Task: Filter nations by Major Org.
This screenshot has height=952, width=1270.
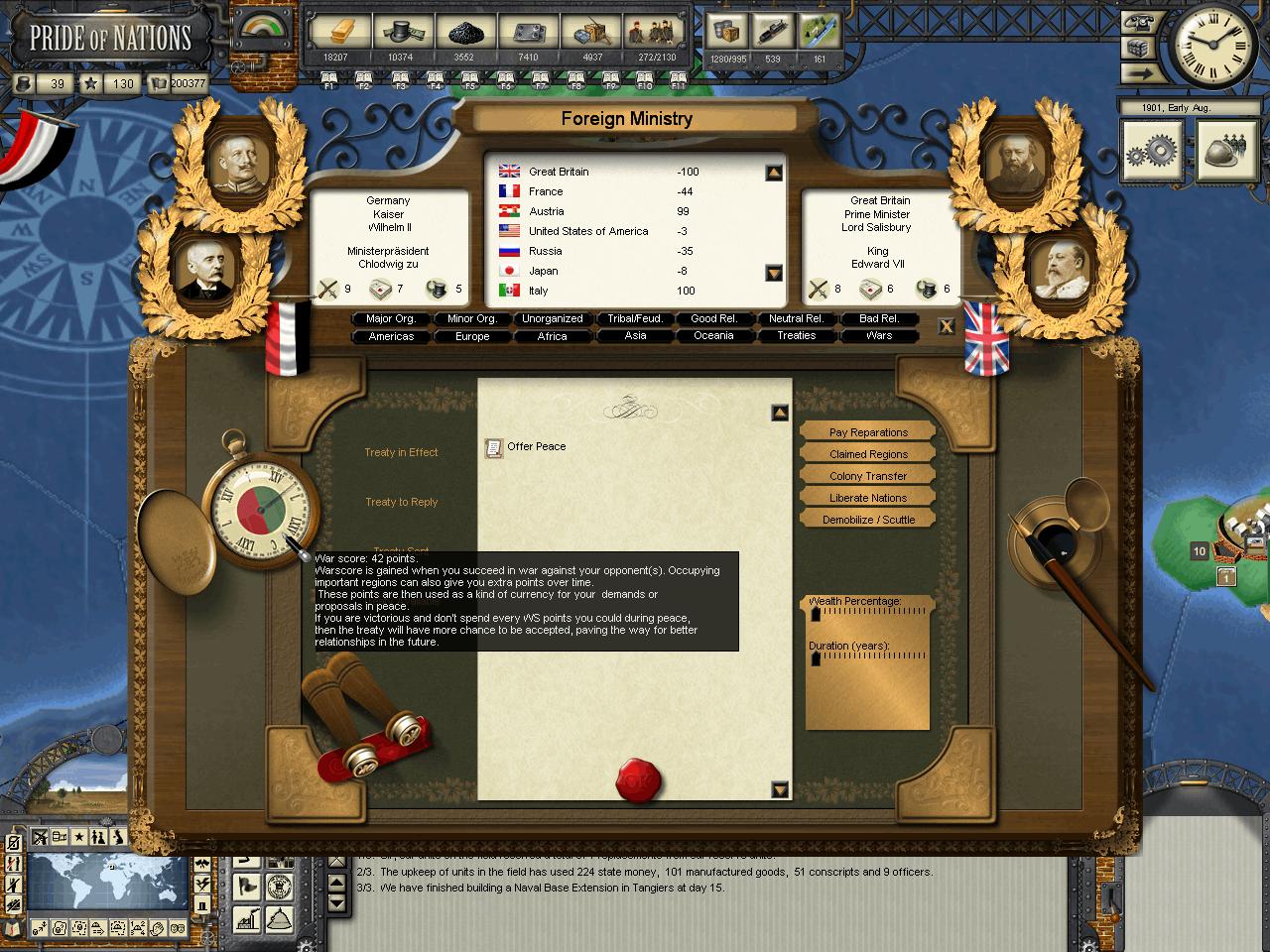Action: [x=391, y=318]
